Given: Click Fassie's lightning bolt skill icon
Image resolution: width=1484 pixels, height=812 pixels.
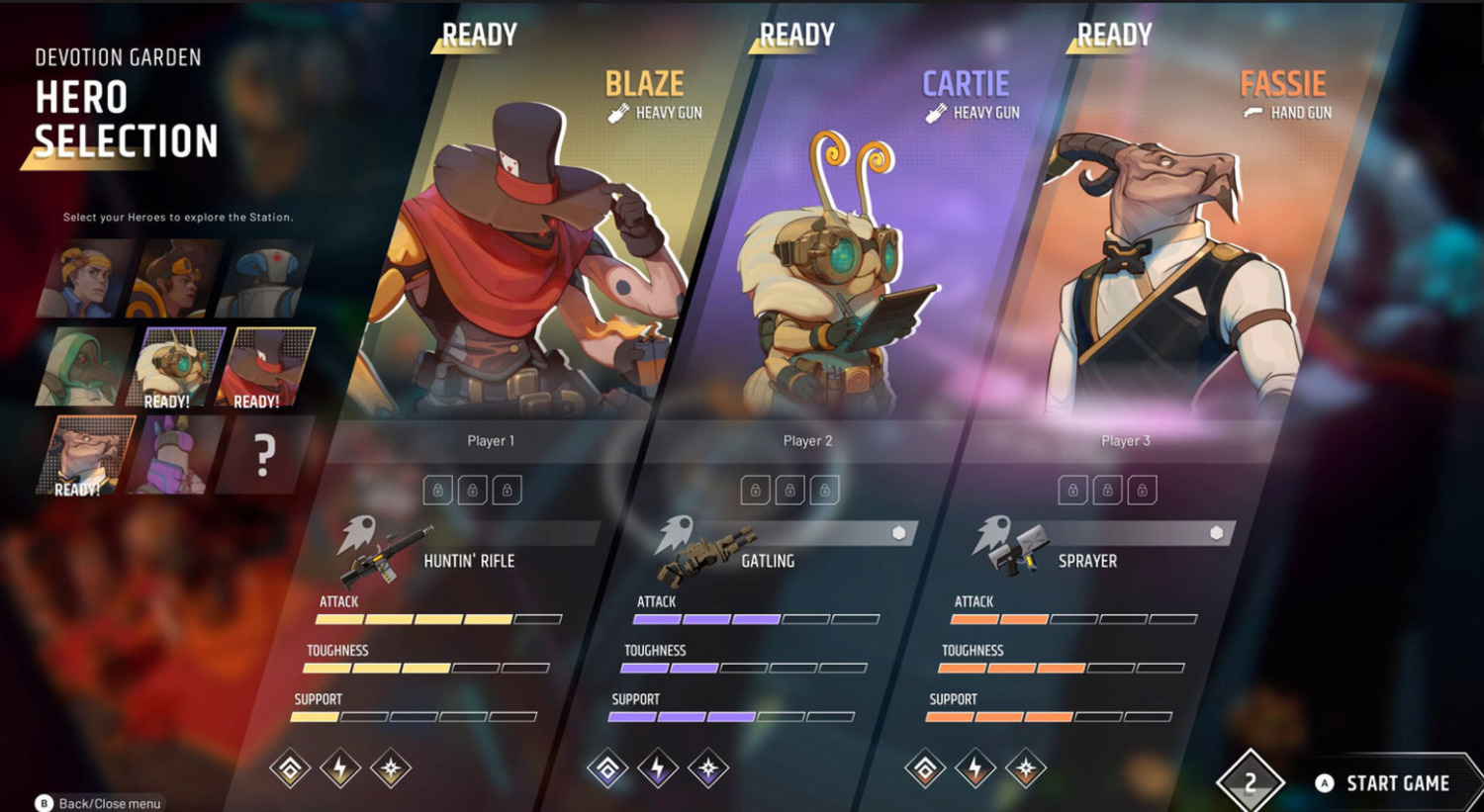Looking at the screenshot, I should click(x=975, y=768).
